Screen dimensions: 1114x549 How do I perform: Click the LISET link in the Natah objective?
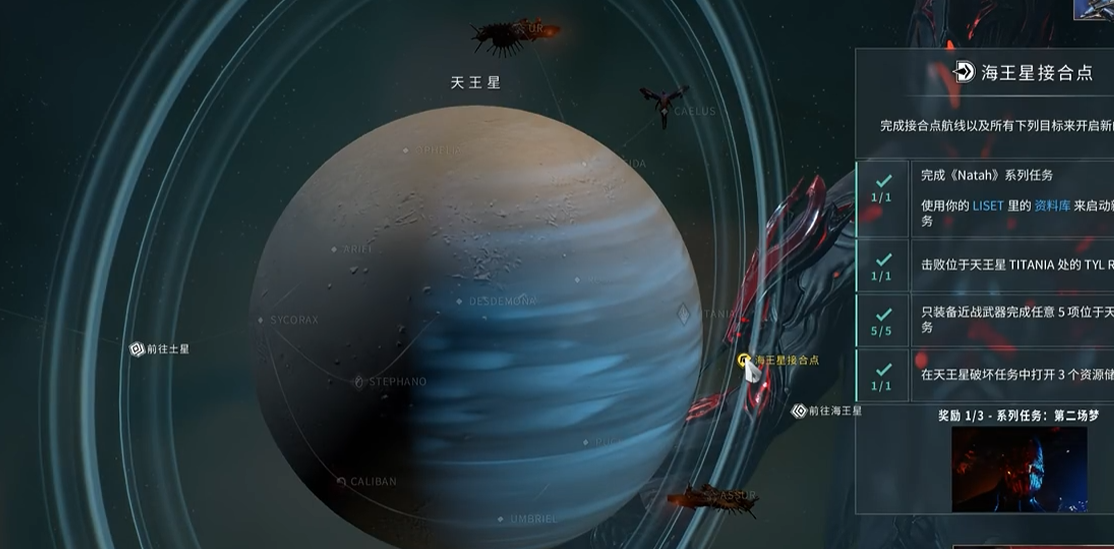[988, 206]
